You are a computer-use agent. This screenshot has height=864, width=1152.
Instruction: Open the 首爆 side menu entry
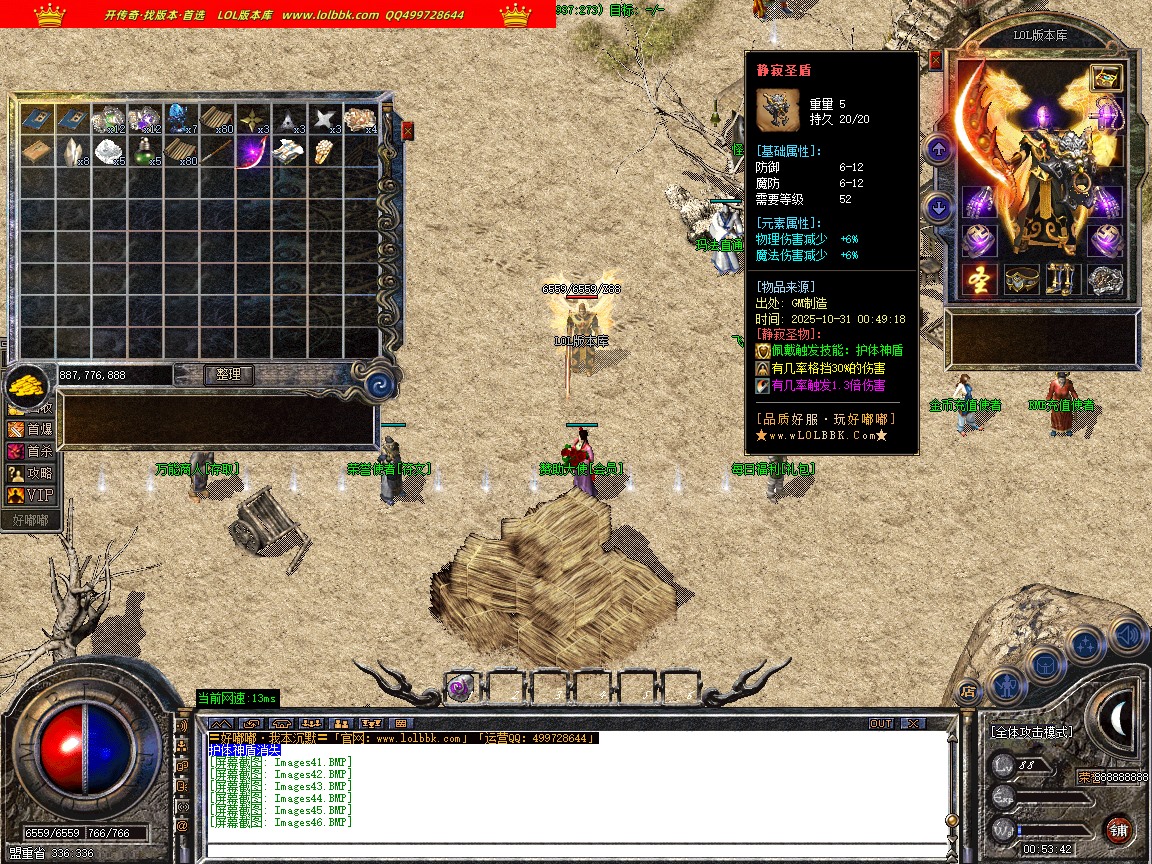(30, 428)
